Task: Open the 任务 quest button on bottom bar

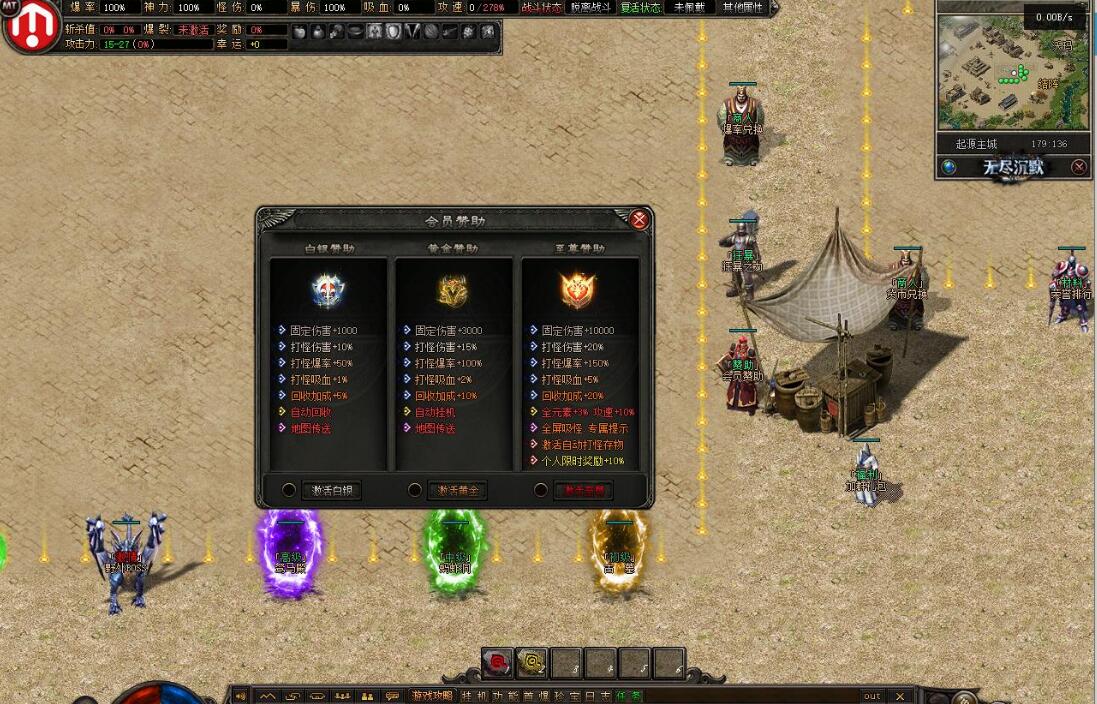Action: point(629,696)
